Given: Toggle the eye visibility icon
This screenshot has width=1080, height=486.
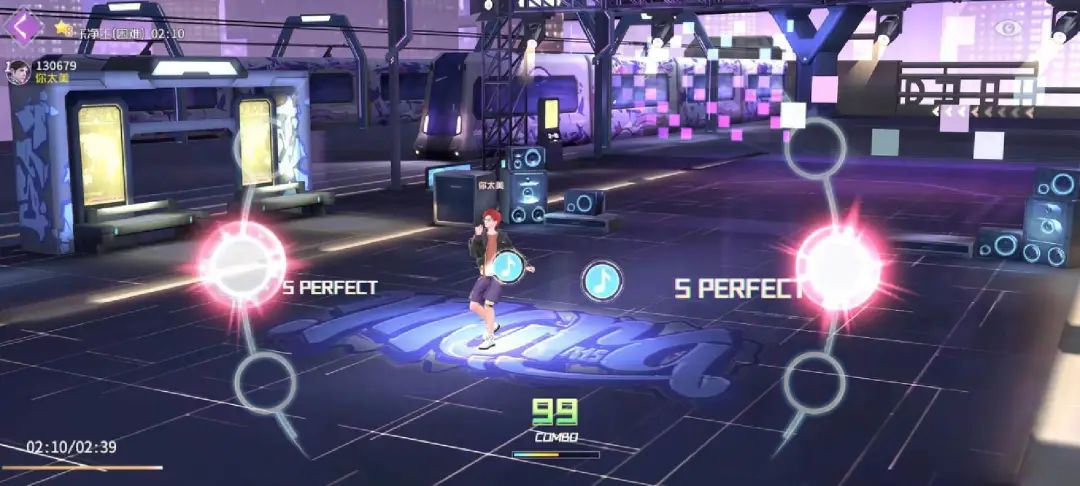Looking at the screenshot, I should click(1006, 27).
